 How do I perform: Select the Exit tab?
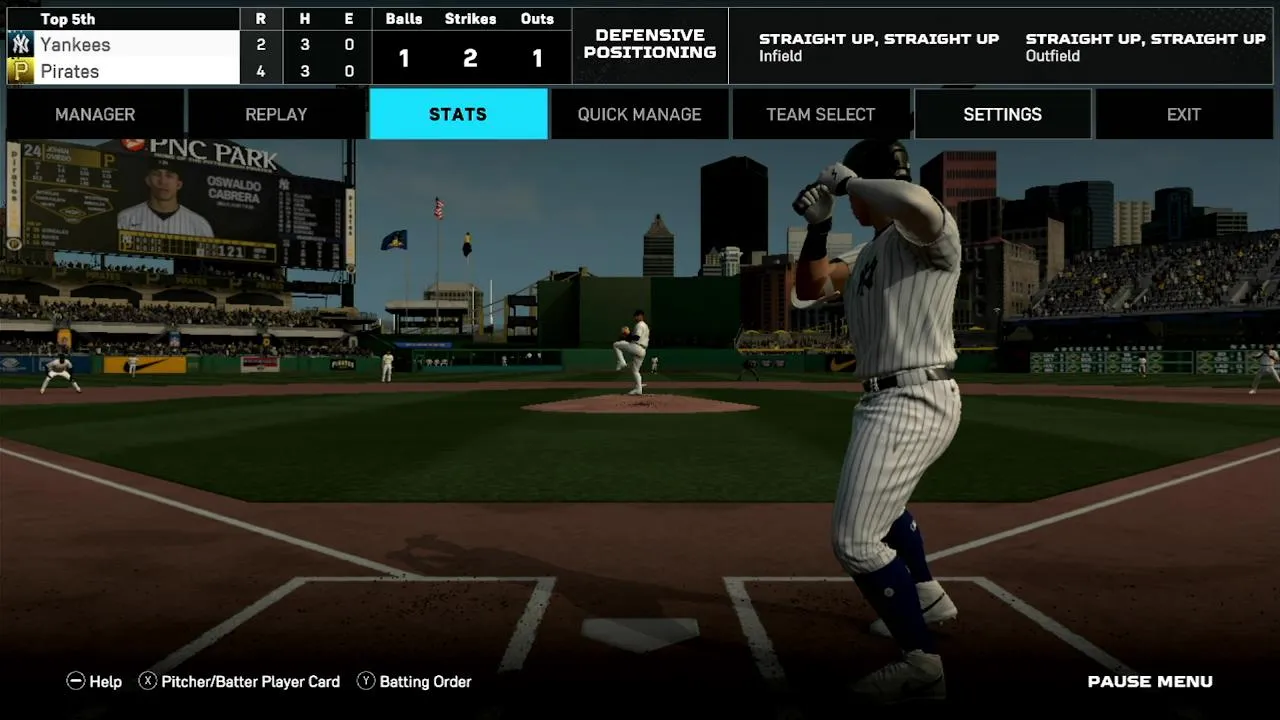coord(1183,114)
